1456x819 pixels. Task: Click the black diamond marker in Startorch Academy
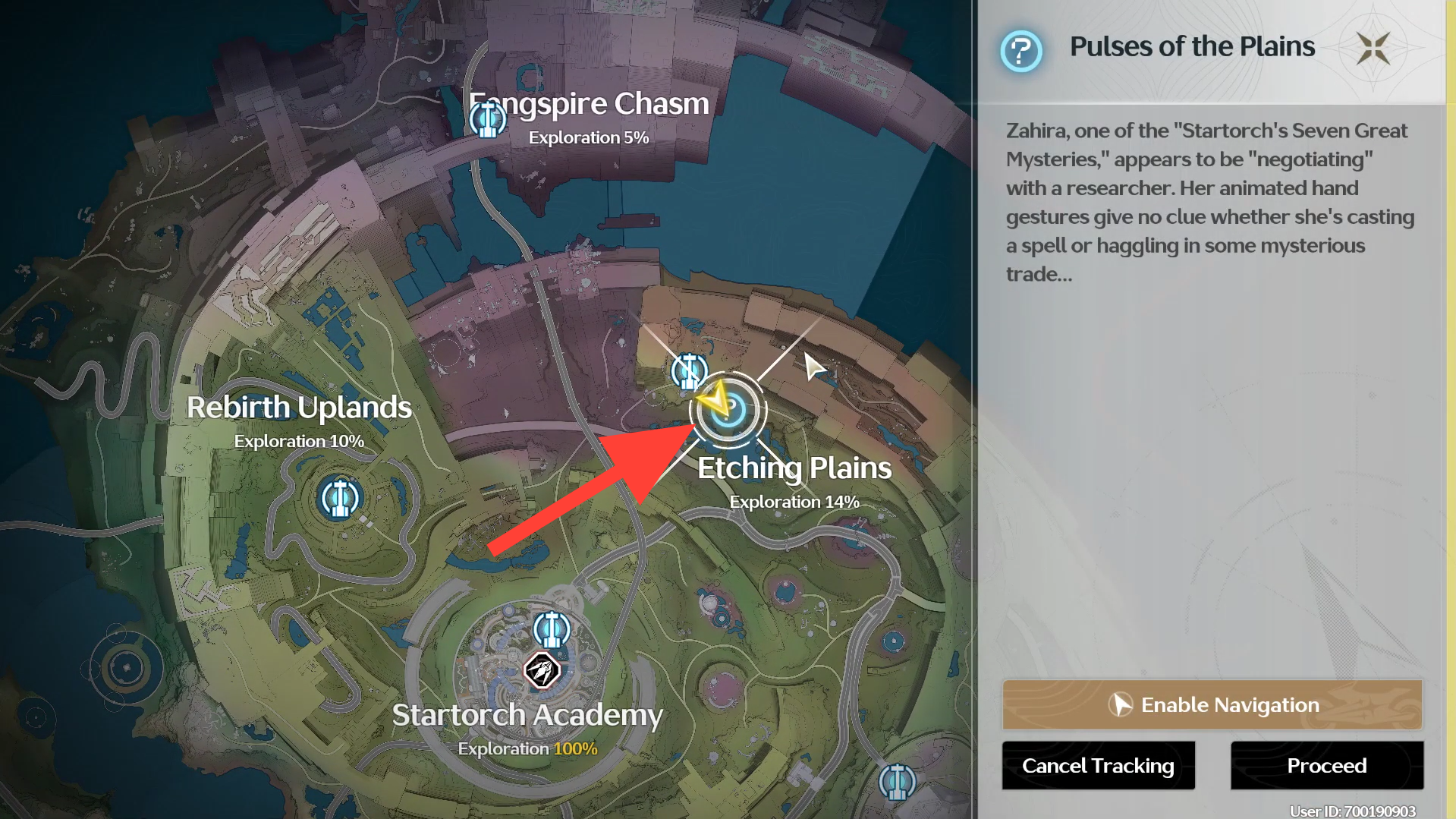click(x=542, y=670)
